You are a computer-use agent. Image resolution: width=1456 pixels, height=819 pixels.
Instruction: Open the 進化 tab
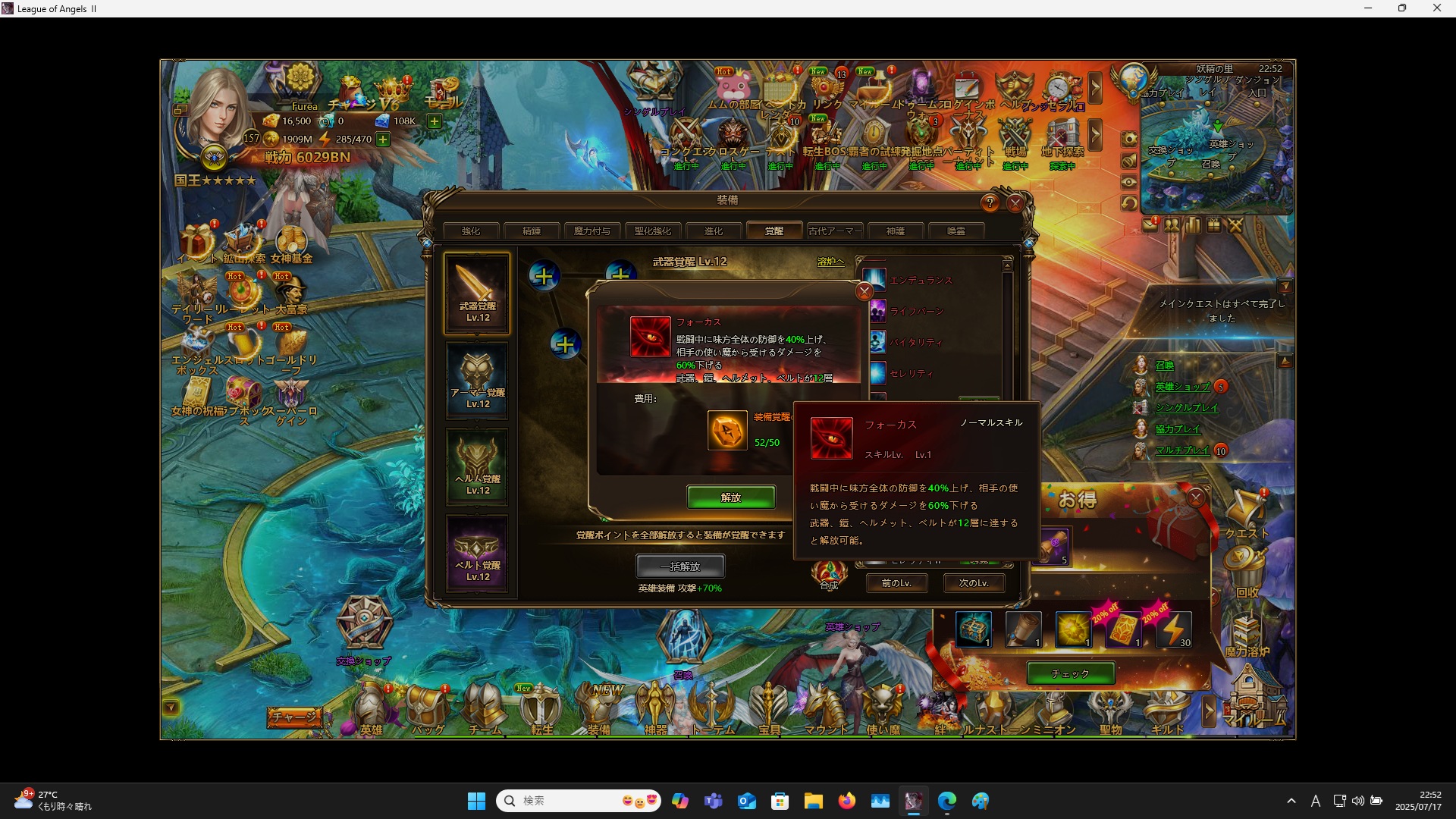tap(714, 231)
